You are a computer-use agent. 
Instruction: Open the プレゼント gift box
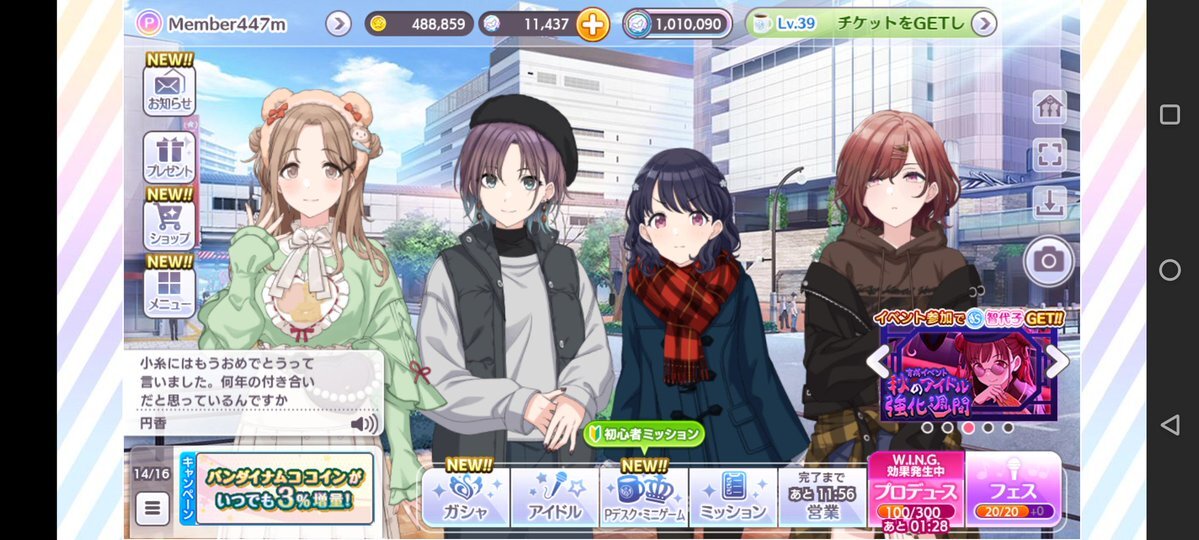click(169, 158)
